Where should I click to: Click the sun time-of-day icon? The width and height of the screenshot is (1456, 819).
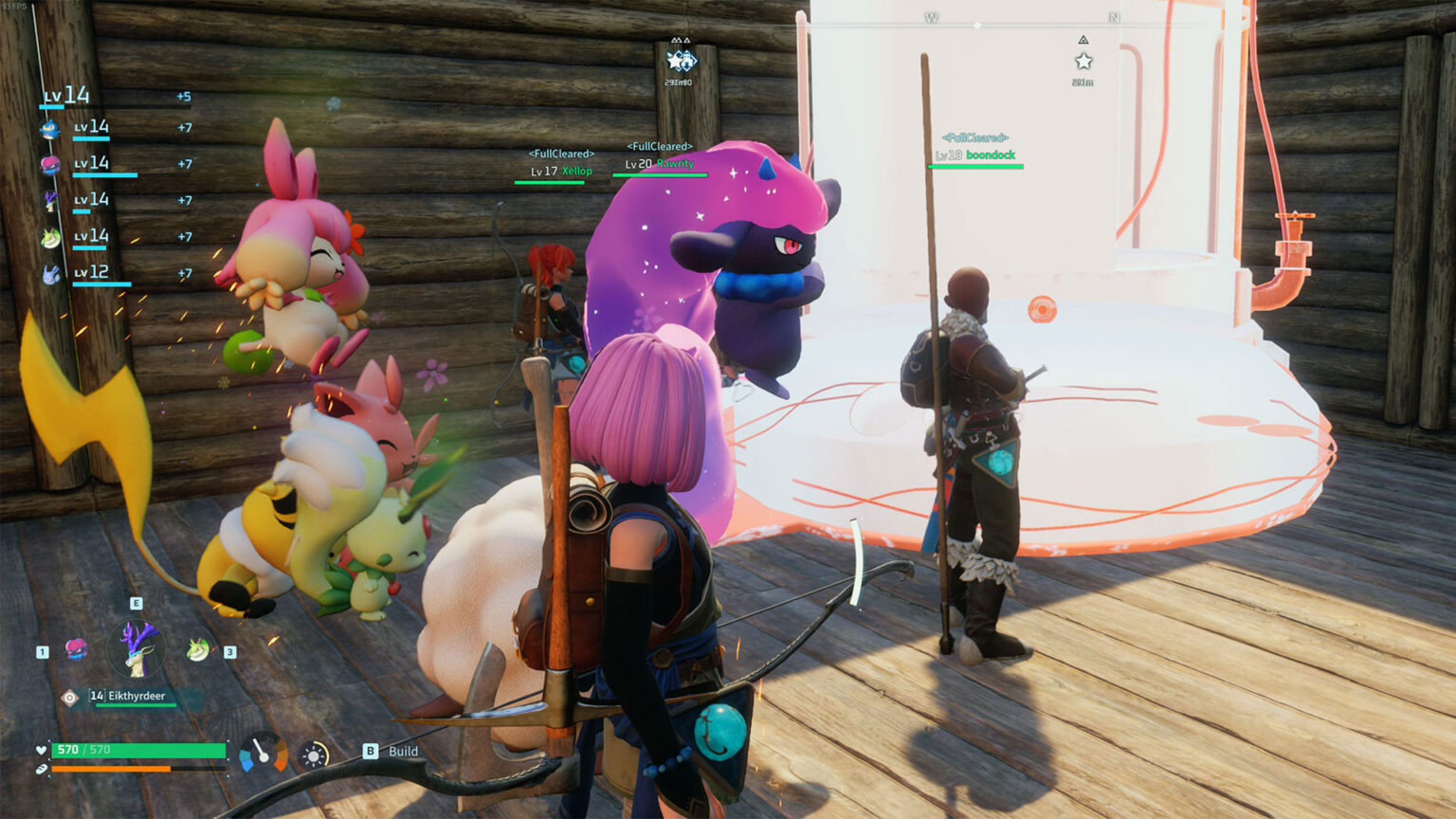314,755
